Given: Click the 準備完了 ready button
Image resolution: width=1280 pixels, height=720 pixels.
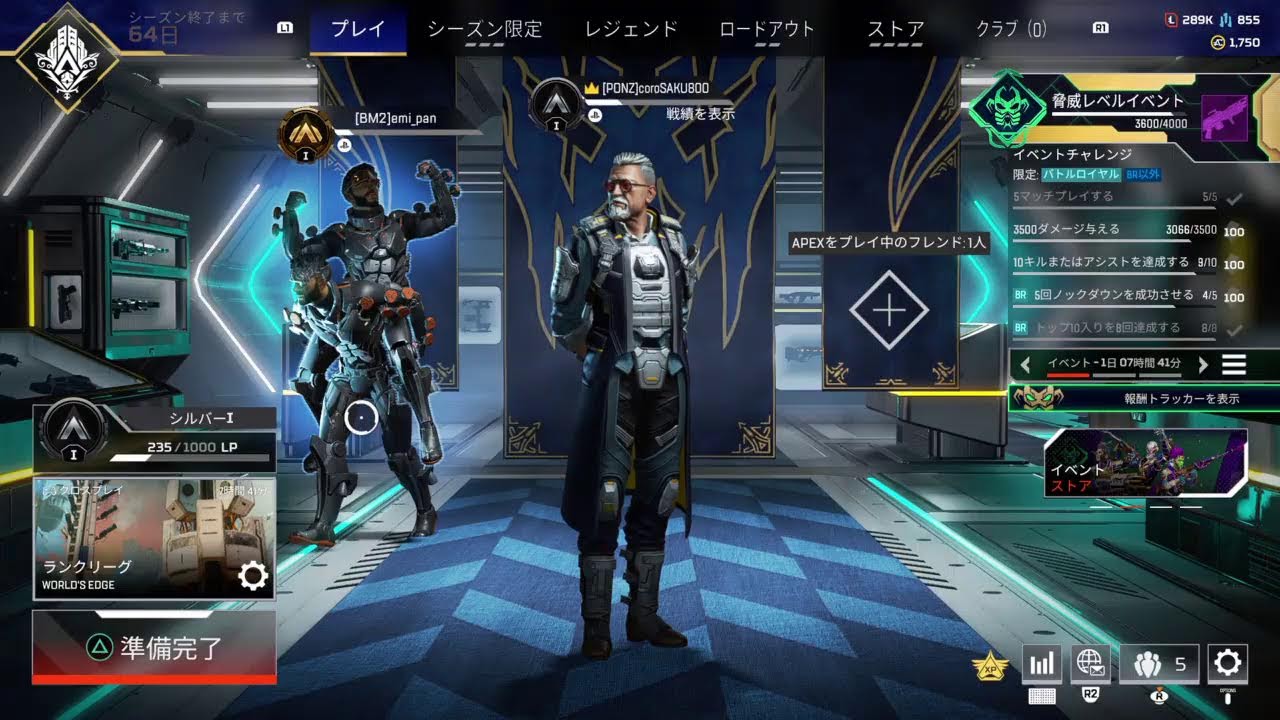Looking at the screenshot, I should click(154, 647).
